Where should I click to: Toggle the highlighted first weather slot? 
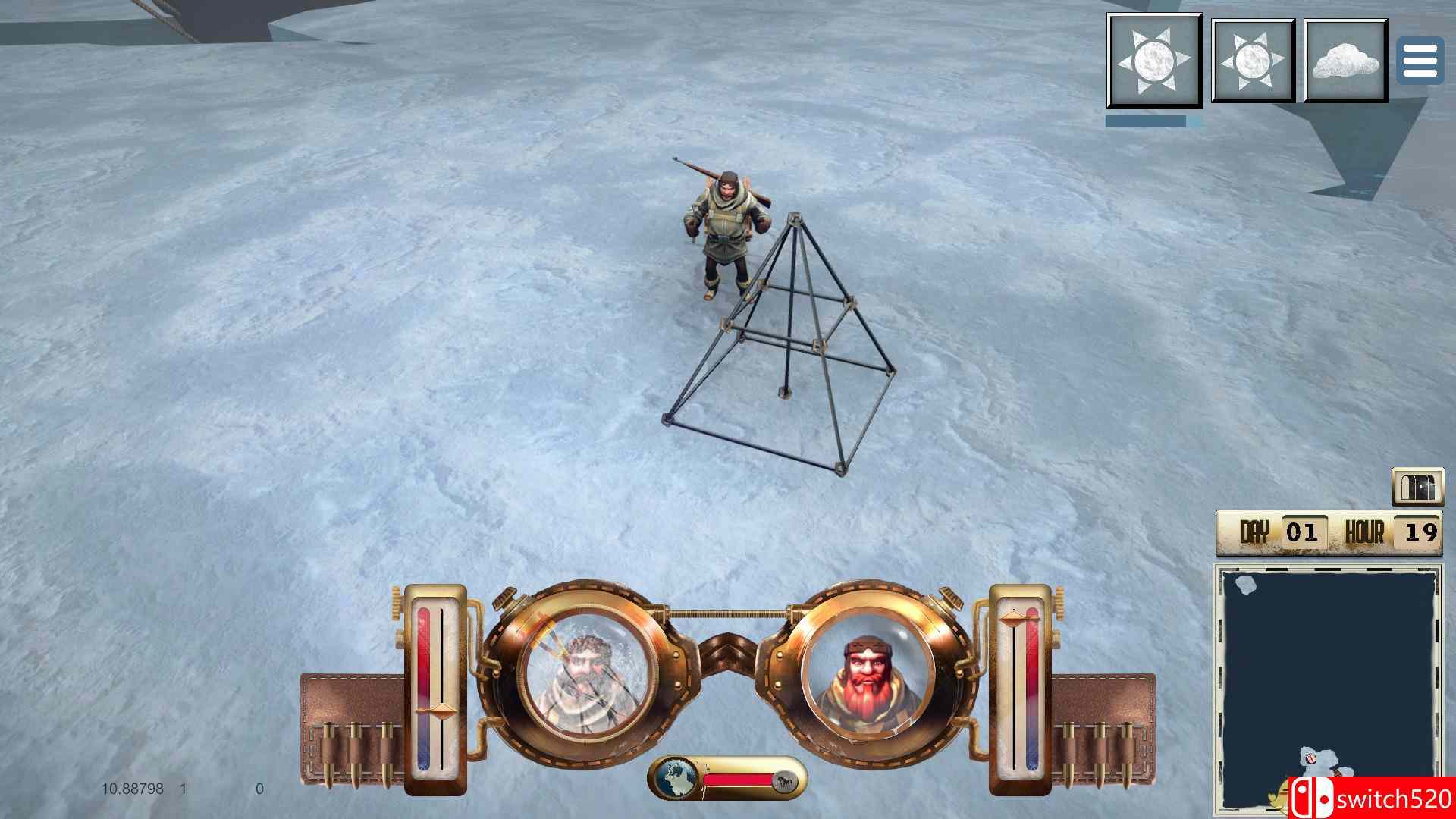[1156, 59]
